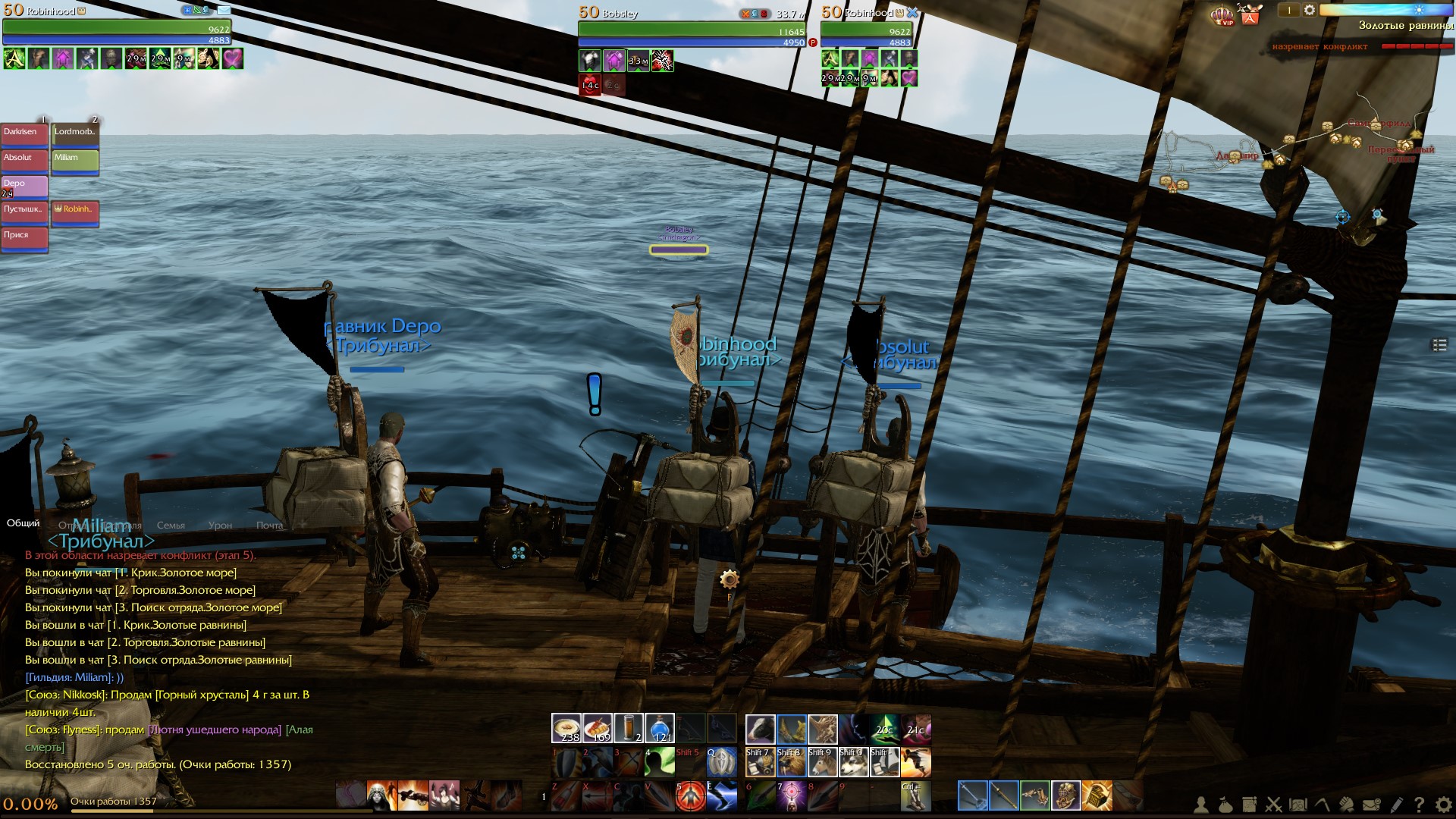Select the Общий chat tab

click(24, 523)
